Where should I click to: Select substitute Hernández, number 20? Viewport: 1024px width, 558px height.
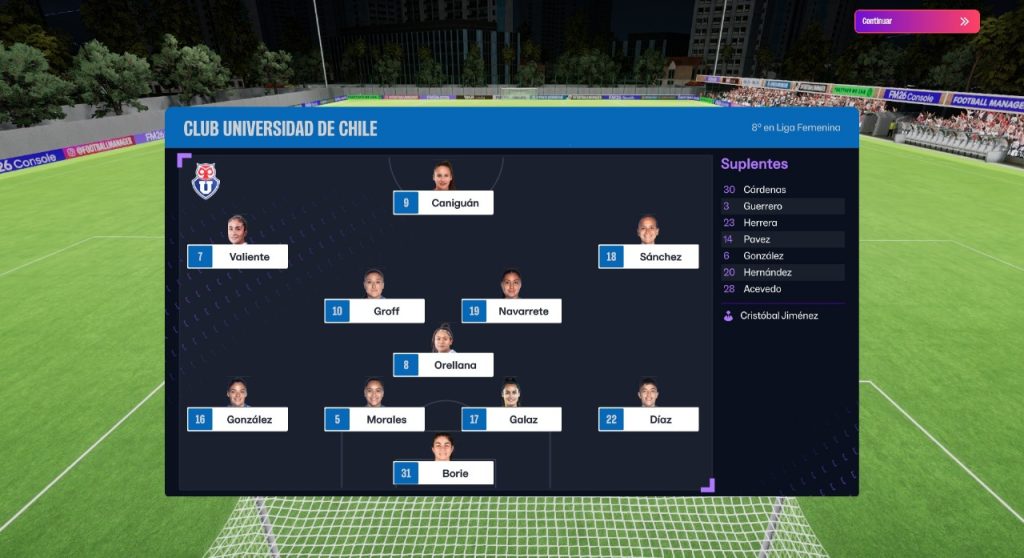[768, 272]
